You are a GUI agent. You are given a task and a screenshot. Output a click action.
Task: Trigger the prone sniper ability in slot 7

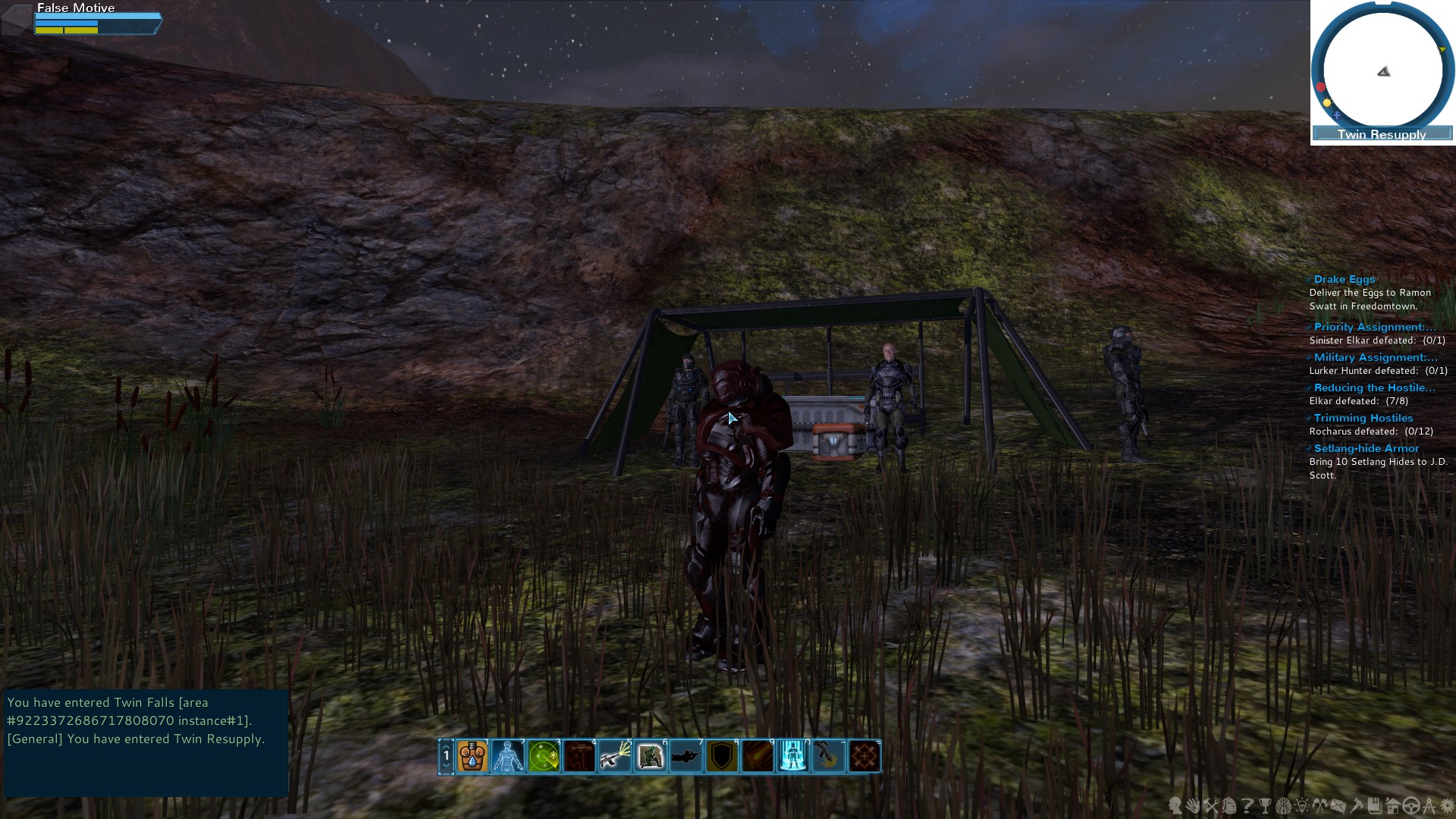[x=686, y=756]
